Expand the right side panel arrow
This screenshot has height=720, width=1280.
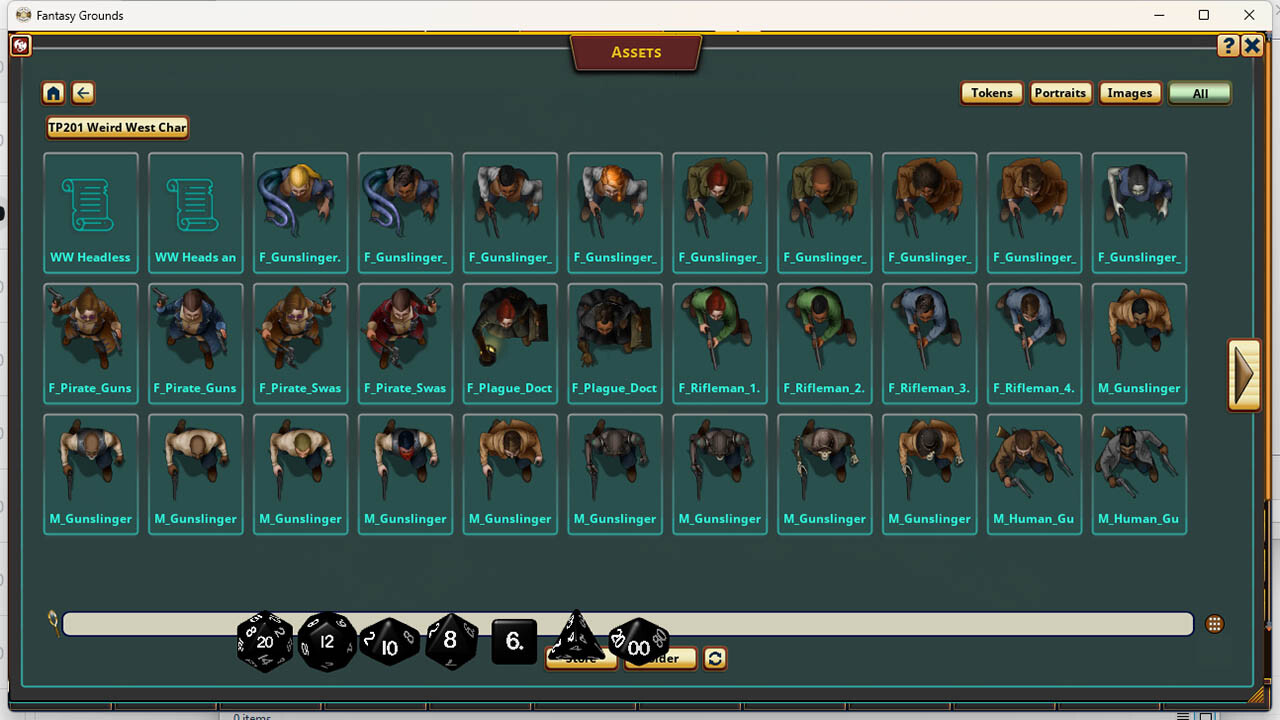pos(1243,374)
